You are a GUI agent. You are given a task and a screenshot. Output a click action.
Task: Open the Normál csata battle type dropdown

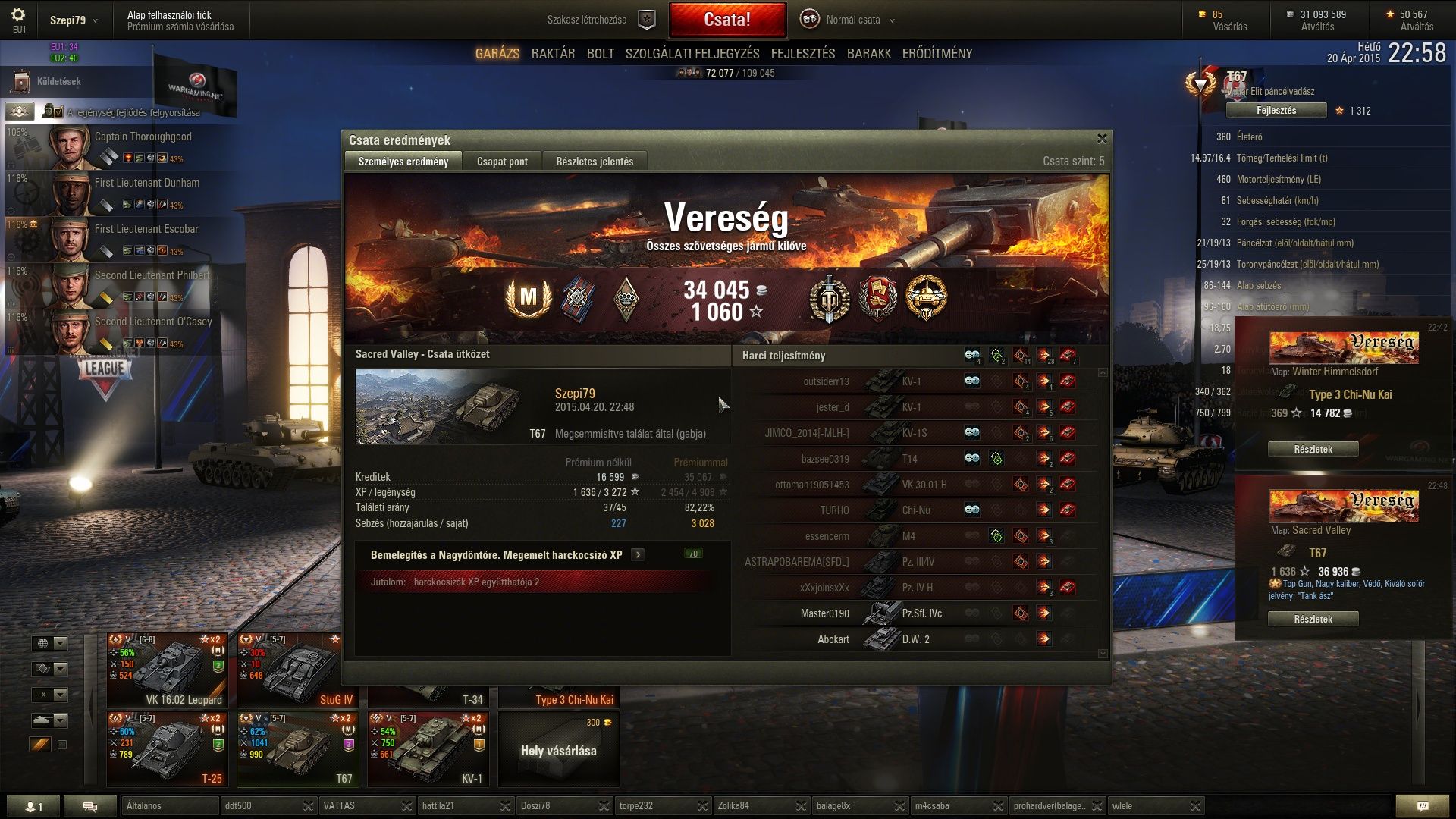[x=852, y=20]
